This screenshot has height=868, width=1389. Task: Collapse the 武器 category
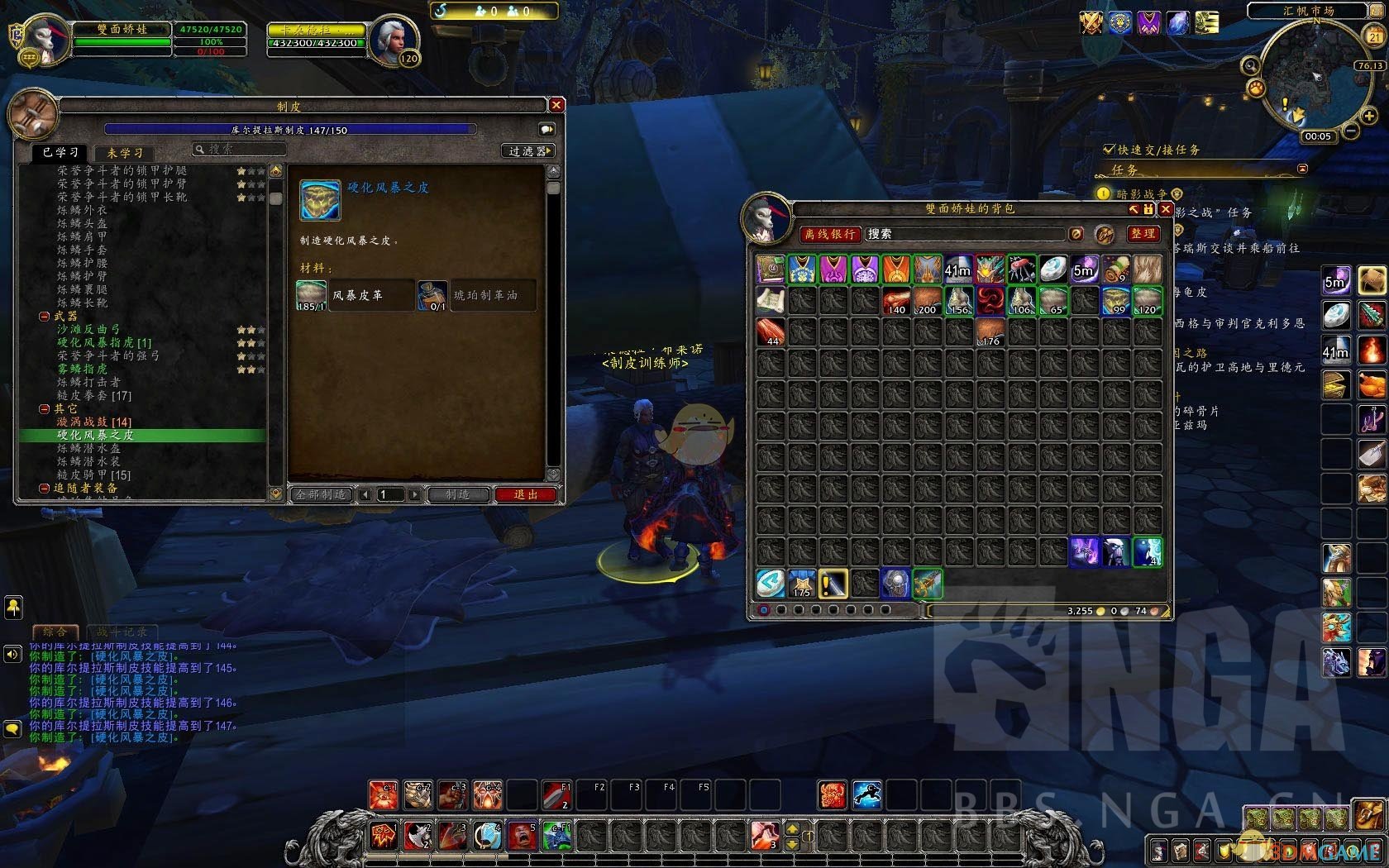(x=45, y=316)
